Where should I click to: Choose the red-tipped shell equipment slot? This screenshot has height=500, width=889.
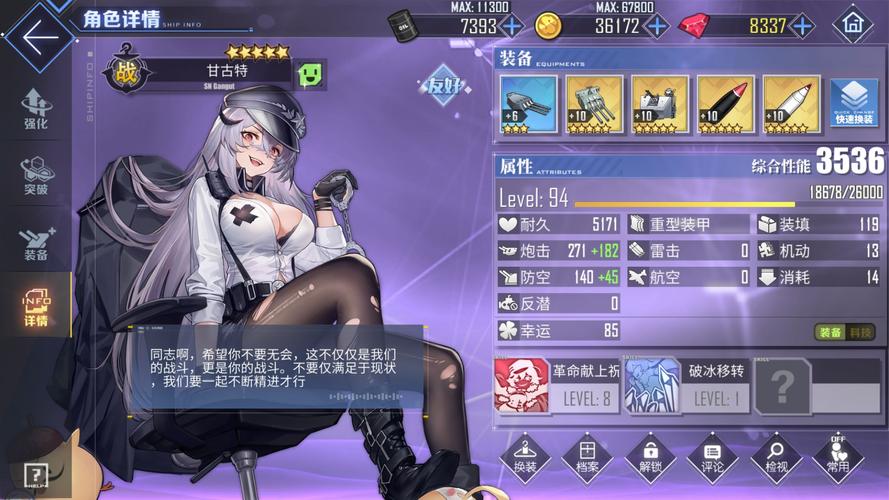tap(725, 104)
